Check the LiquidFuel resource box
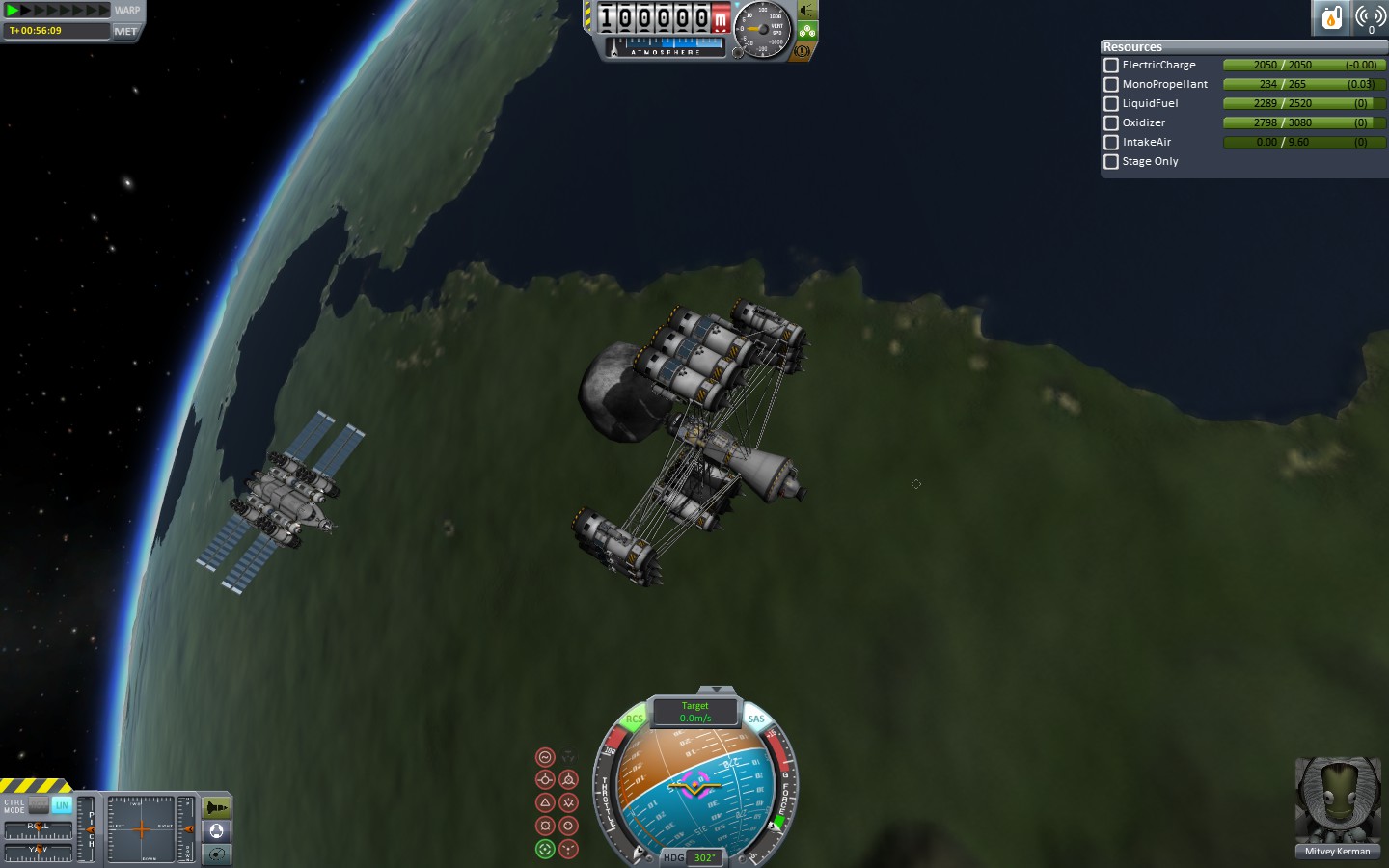Viewport: 1389px width, 868px height. point(1111,104)
